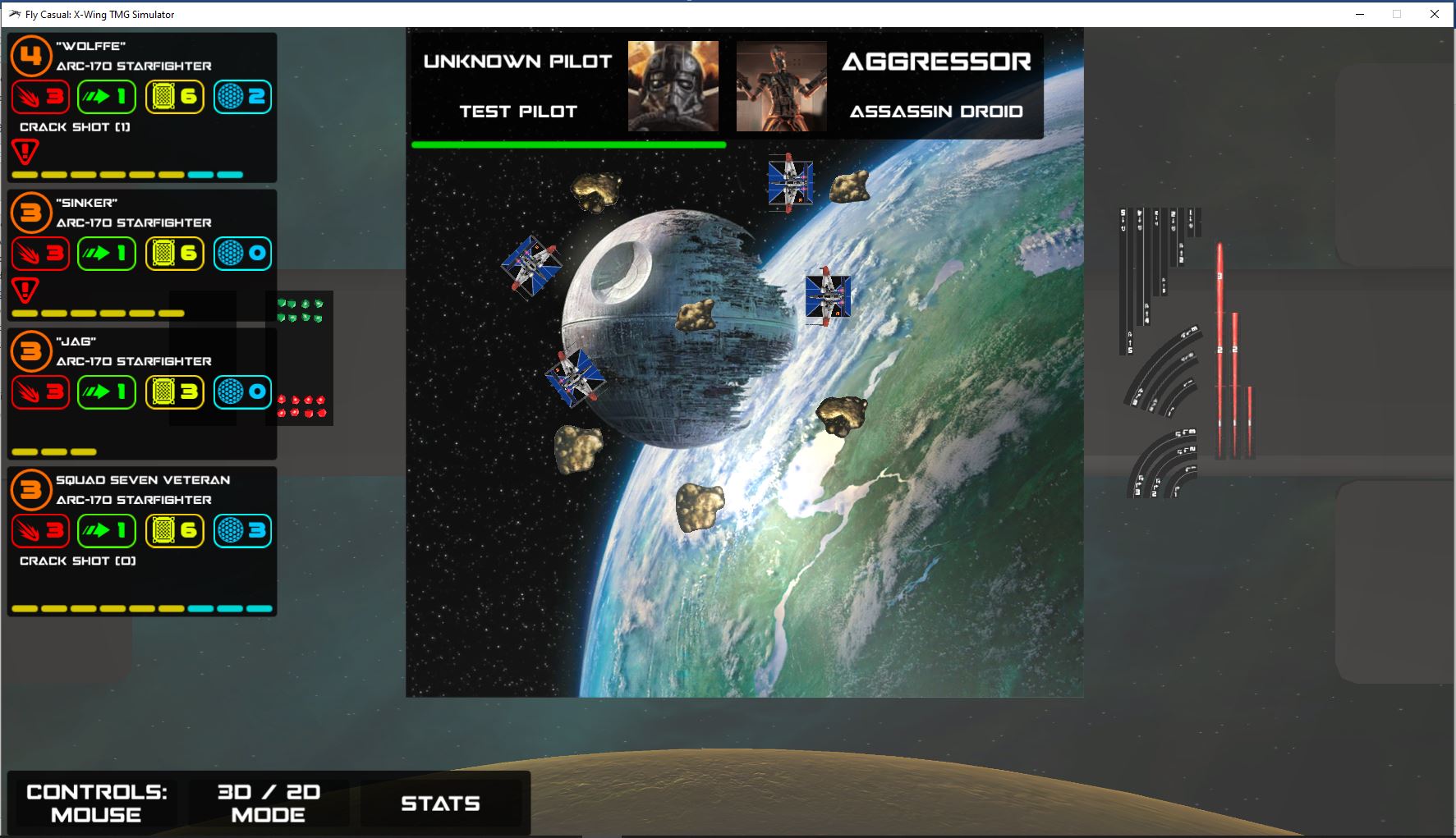Switch the 3D / 2D Mode view

click(269, 803)
